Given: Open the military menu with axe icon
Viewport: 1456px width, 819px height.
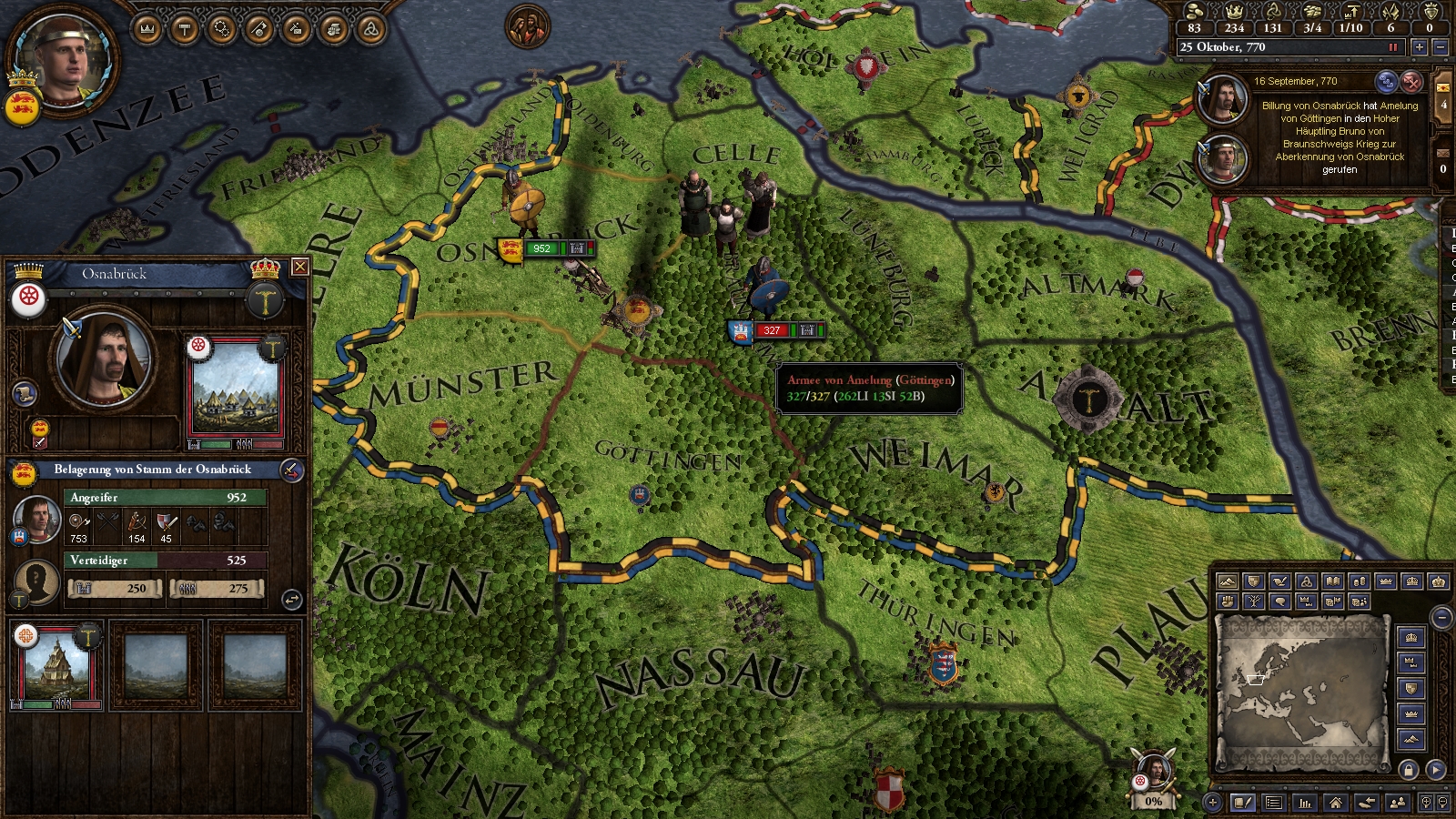Looking at the screenshot, I should point(258,29).
